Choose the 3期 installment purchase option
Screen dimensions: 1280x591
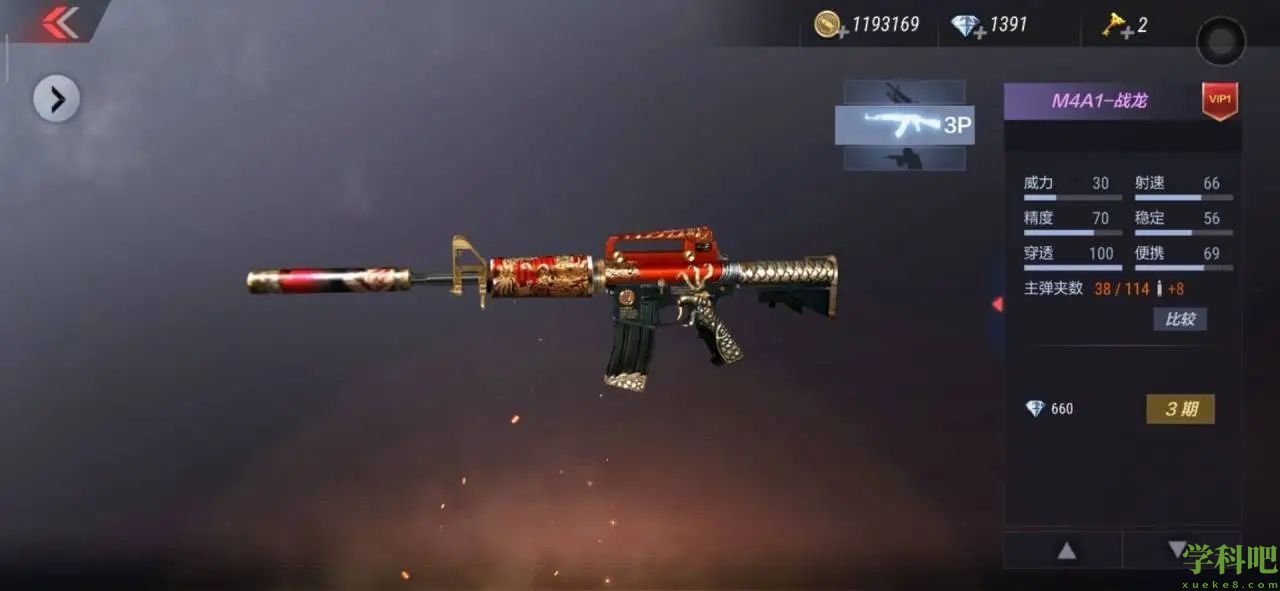1180,409
